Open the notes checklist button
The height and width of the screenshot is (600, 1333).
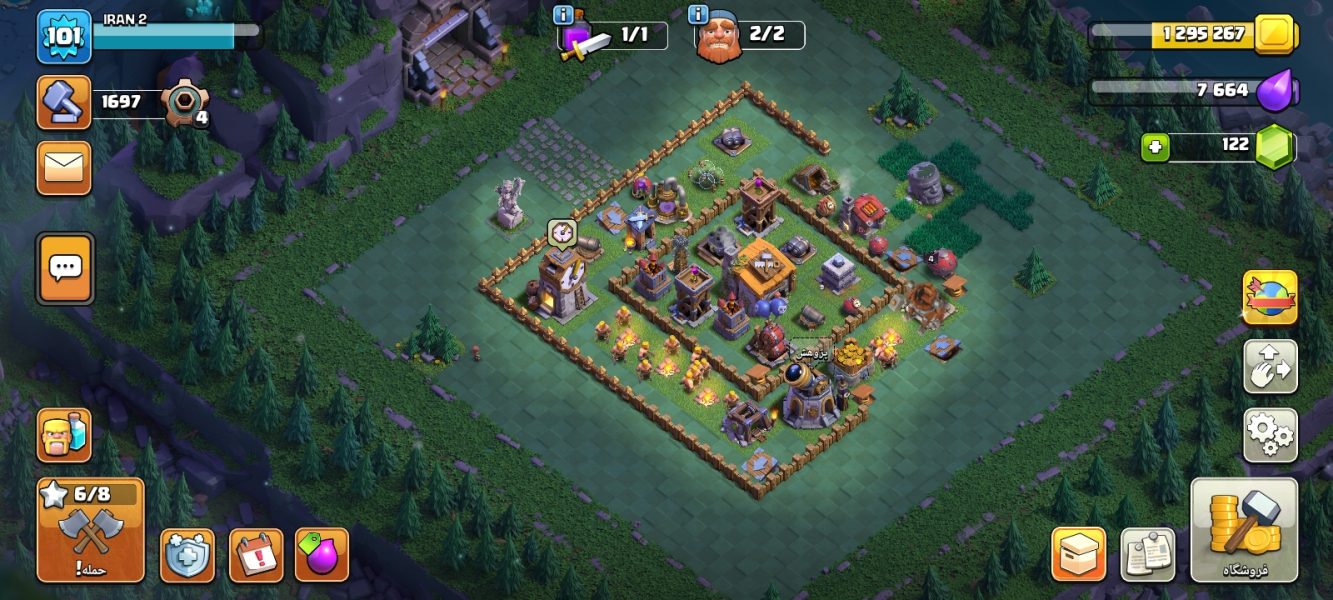[1147, 554]
